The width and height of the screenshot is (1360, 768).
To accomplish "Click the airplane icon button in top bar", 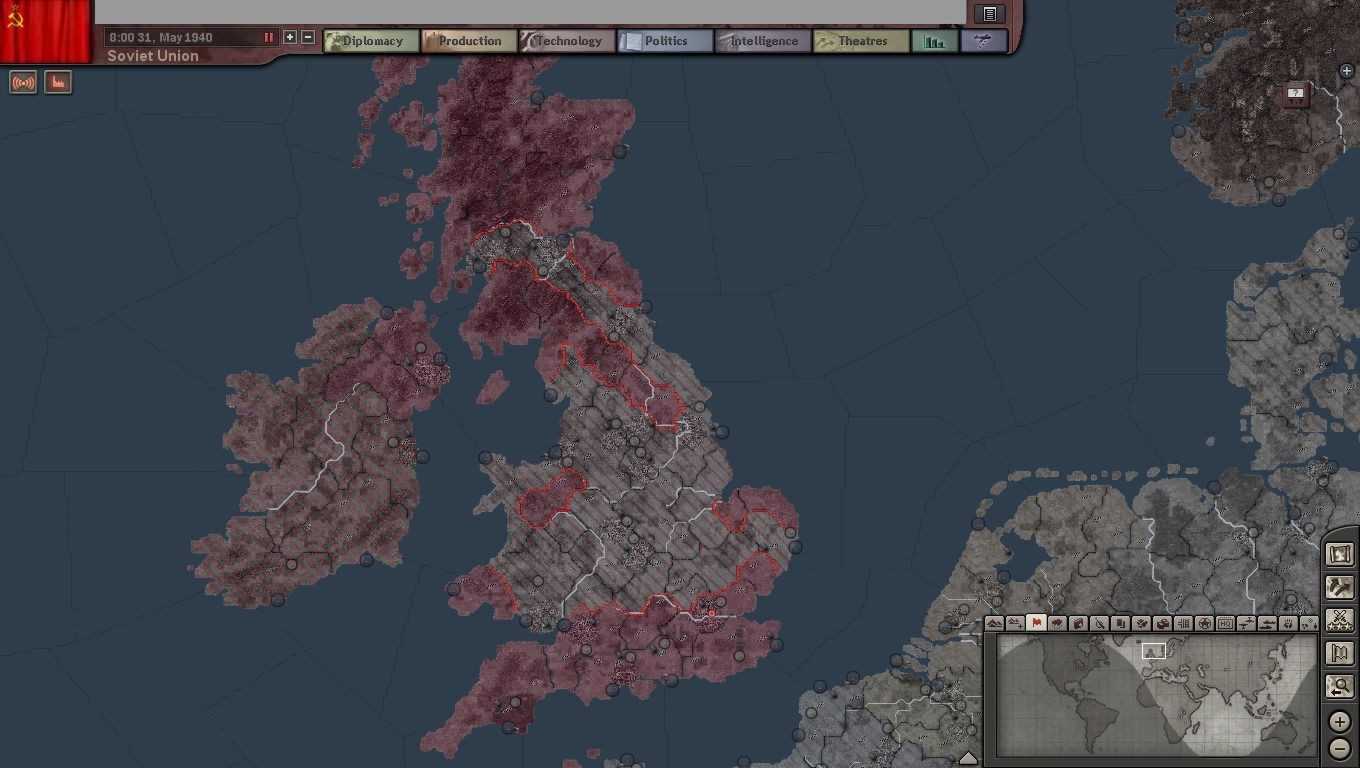I will click(x=983, y=41).
